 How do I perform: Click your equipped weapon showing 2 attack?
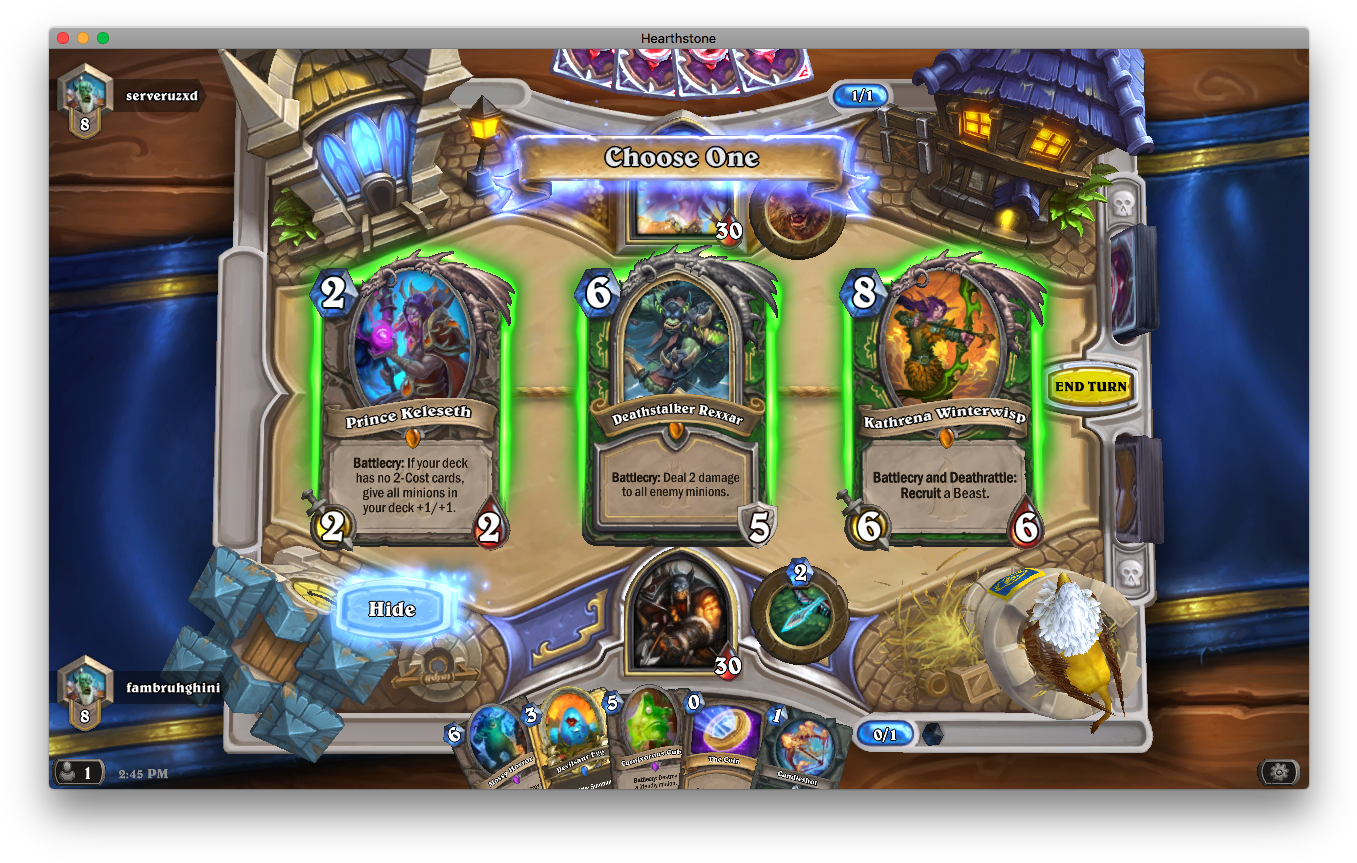(x=798, y=612)
